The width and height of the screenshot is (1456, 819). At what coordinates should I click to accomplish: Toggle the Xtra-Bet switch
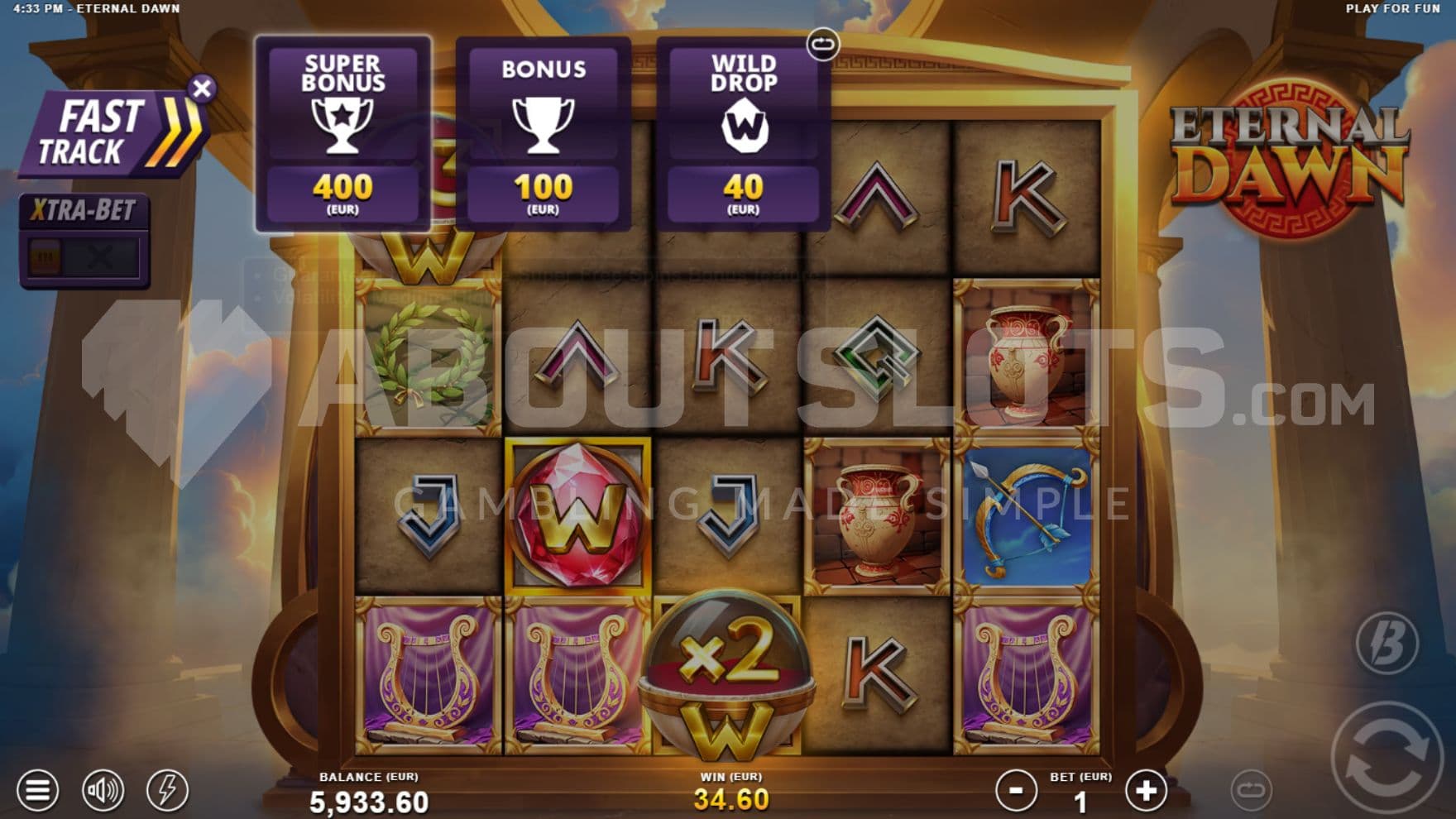point(84,257)
